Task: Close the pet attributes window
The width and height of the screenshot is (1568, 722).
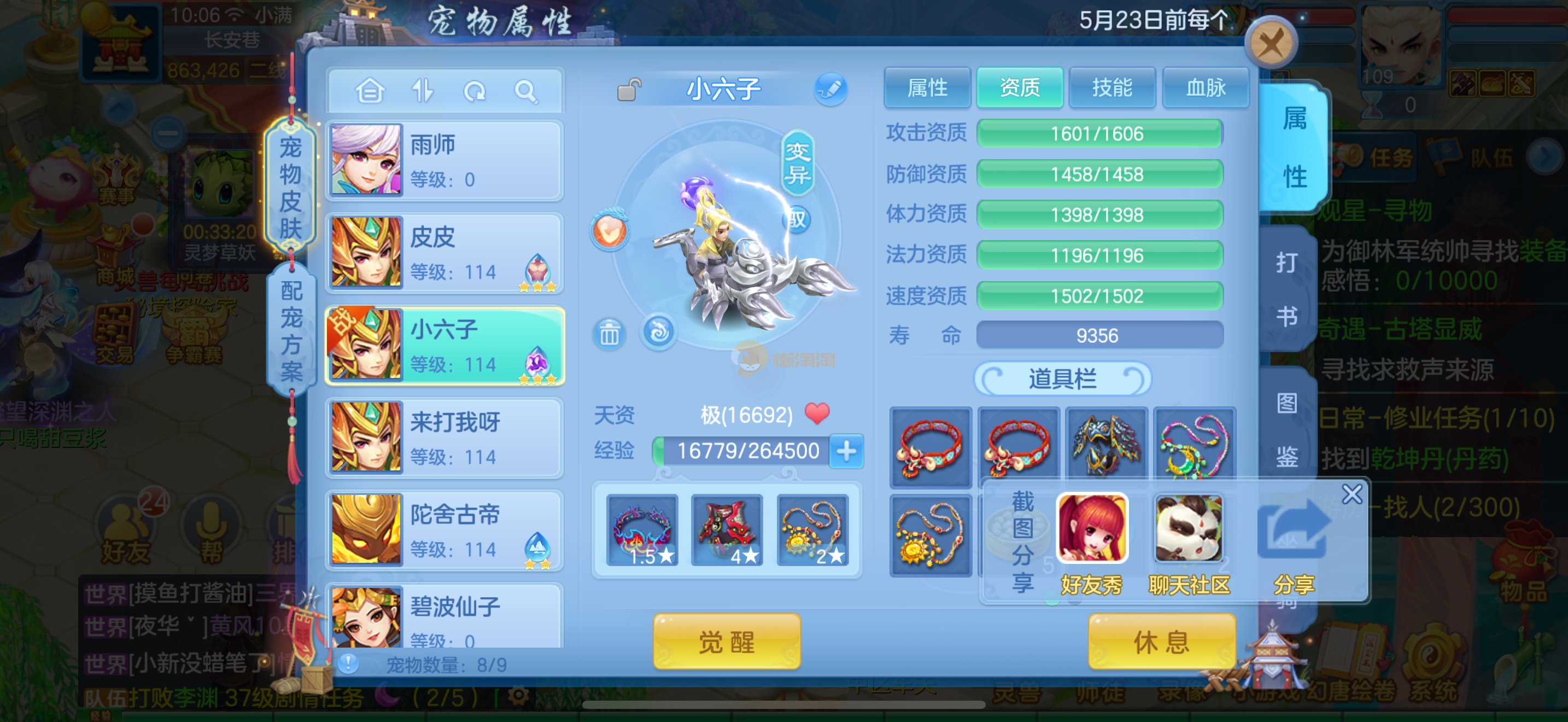Action: click(1271, 44)
